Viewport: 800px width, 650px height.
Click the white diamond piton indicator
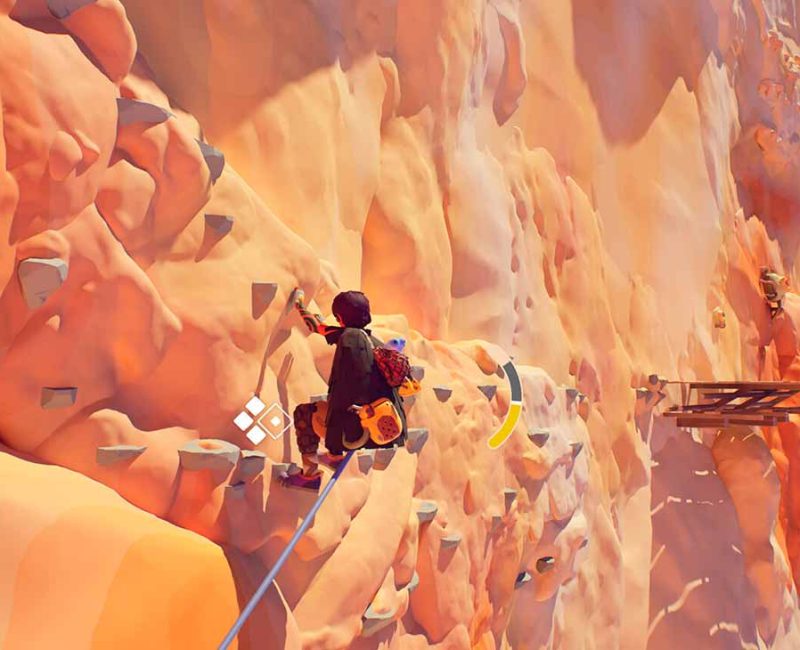click(x=261, y=420)
